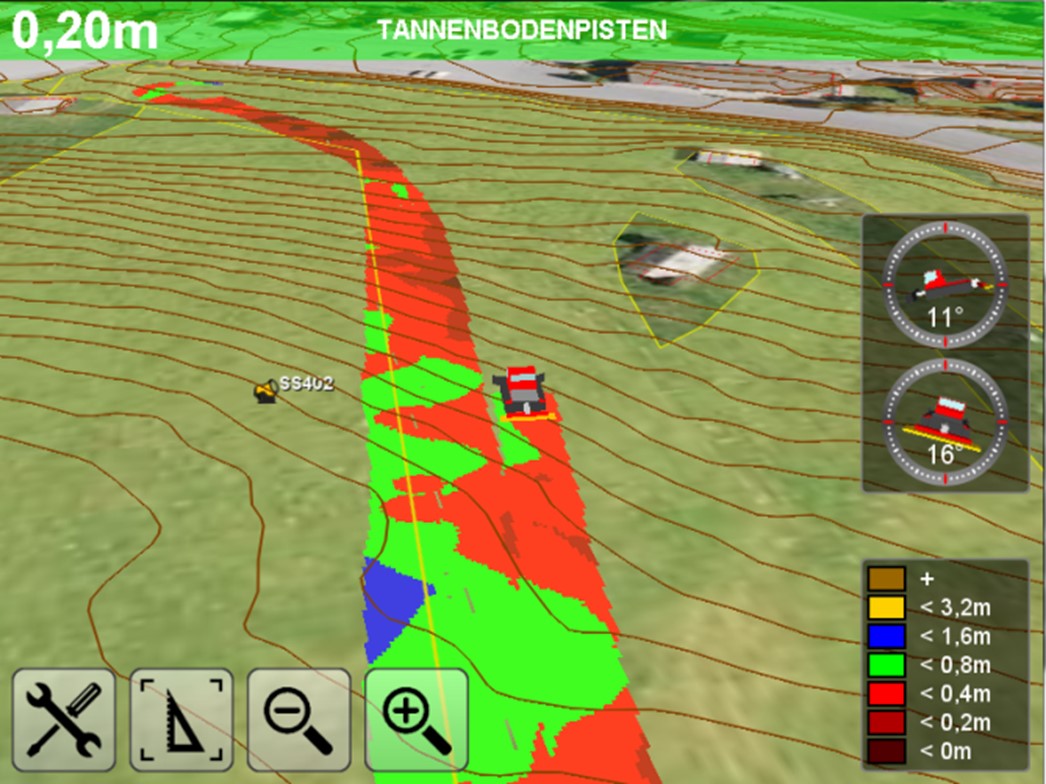Select the yellow < 3,2m legend swatch
Viewport: 1046px width, 784px height.
(887, 607)
